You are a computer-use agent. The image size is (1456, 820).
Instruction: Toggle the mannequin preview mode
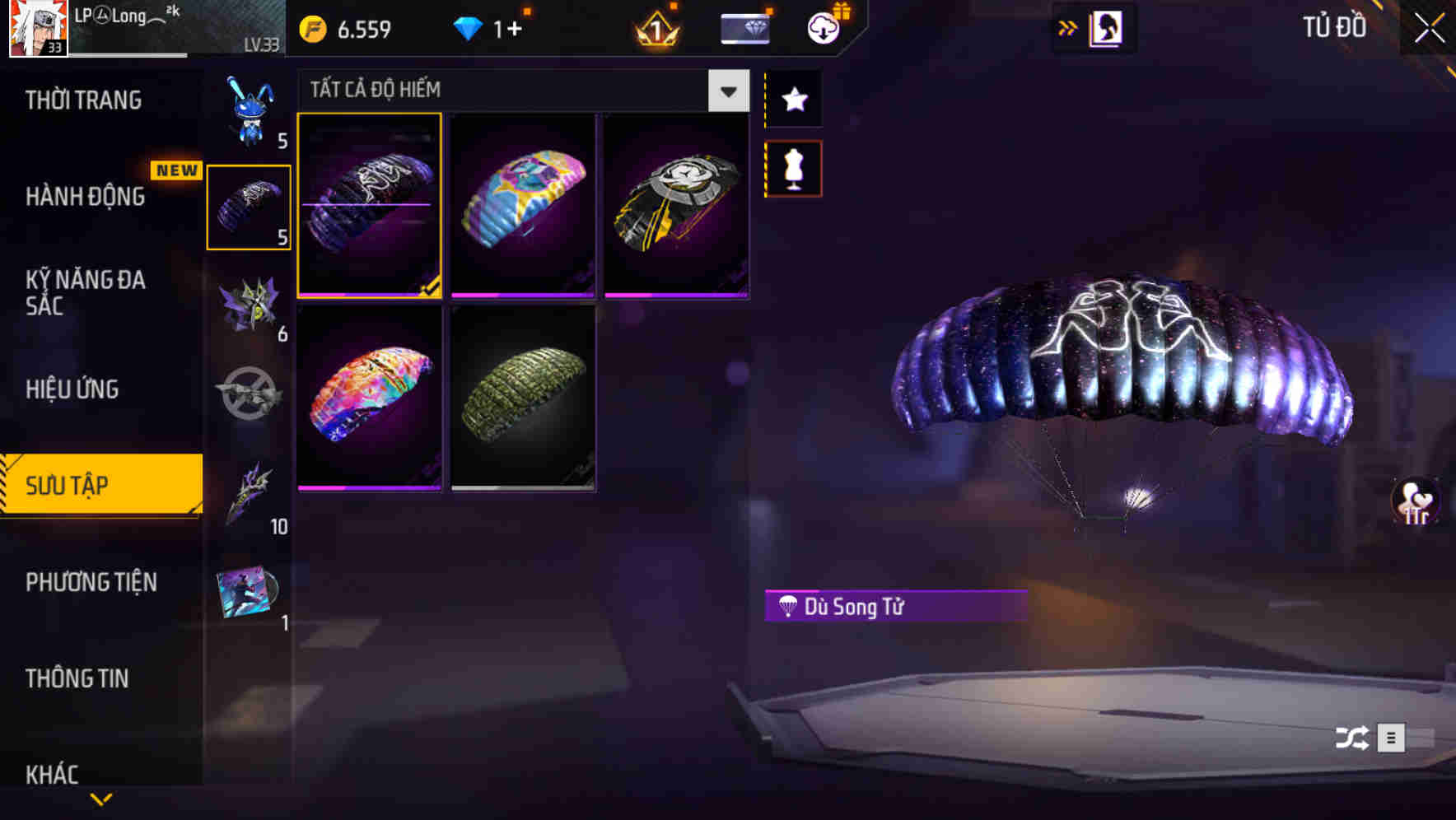point(793,168)
